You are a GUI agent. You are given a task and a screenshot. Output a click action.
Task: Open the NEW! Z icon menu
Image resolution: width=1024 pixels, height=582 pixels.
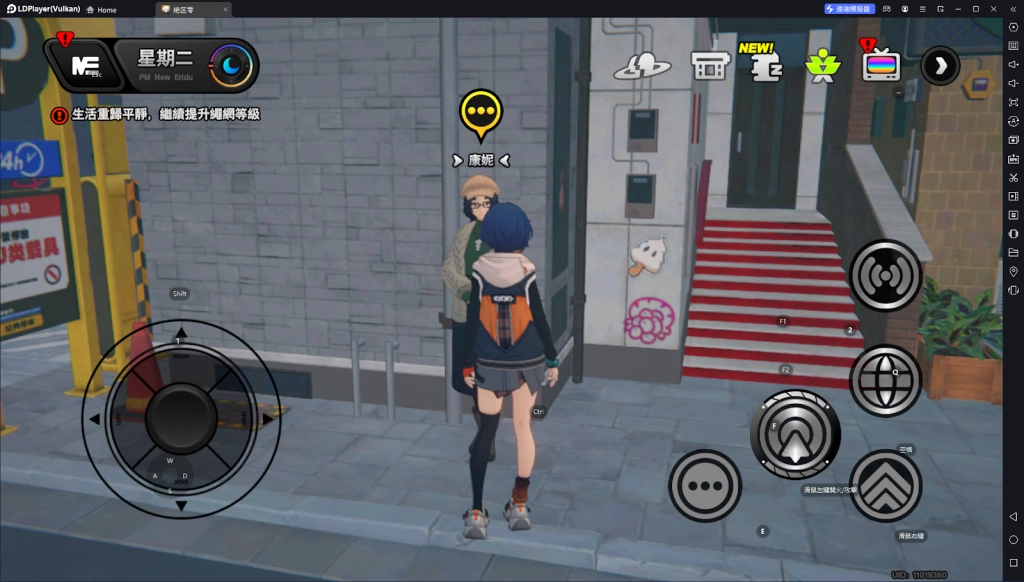(764, 64)
